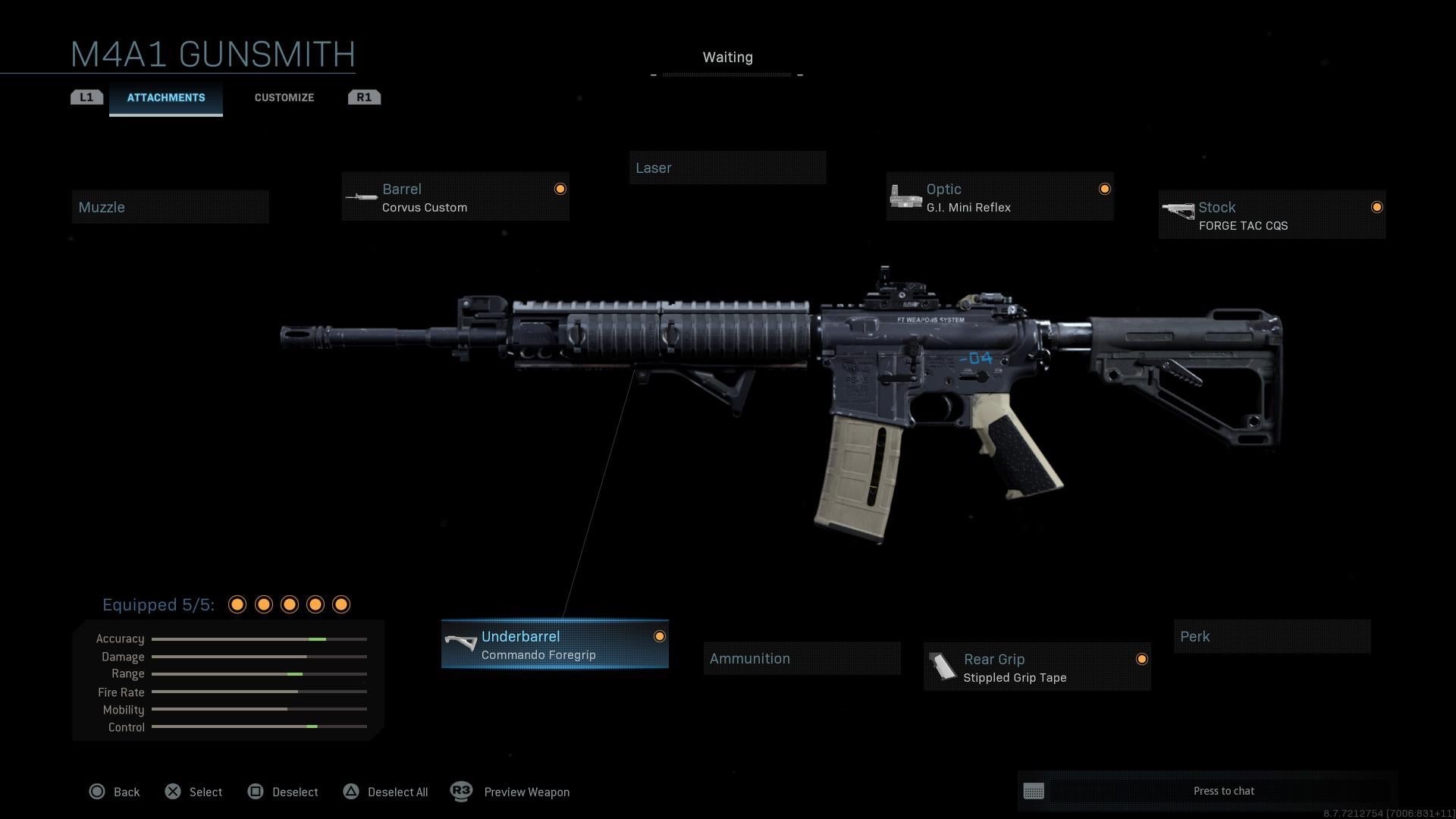This screenshot has height=819, width=1456.
Task: Toggle the orange equipped indicator on Barrel
Action: tap(560, 188)
